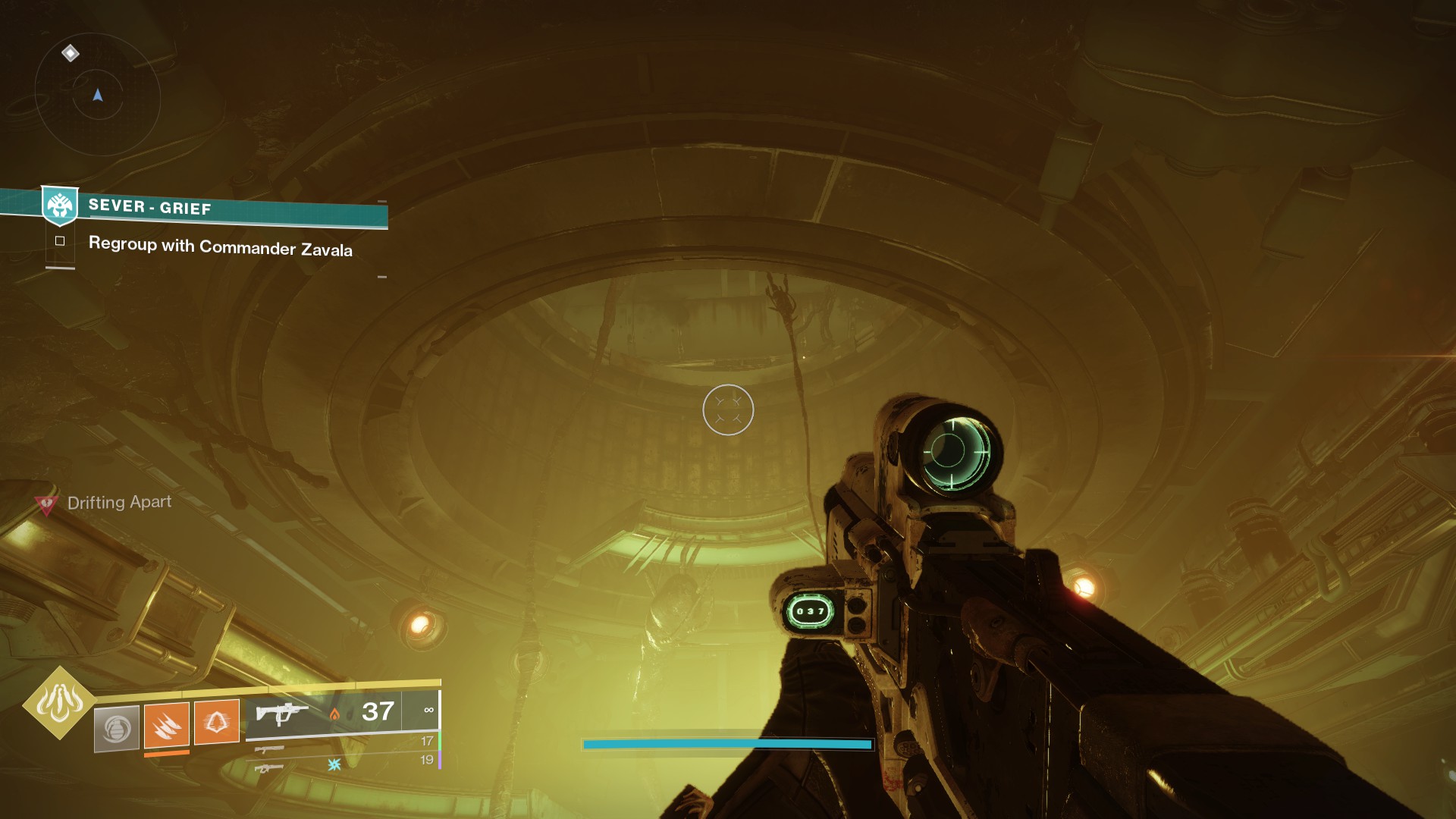Open the Drifting Apart tracked quest

tap(119, 502)
